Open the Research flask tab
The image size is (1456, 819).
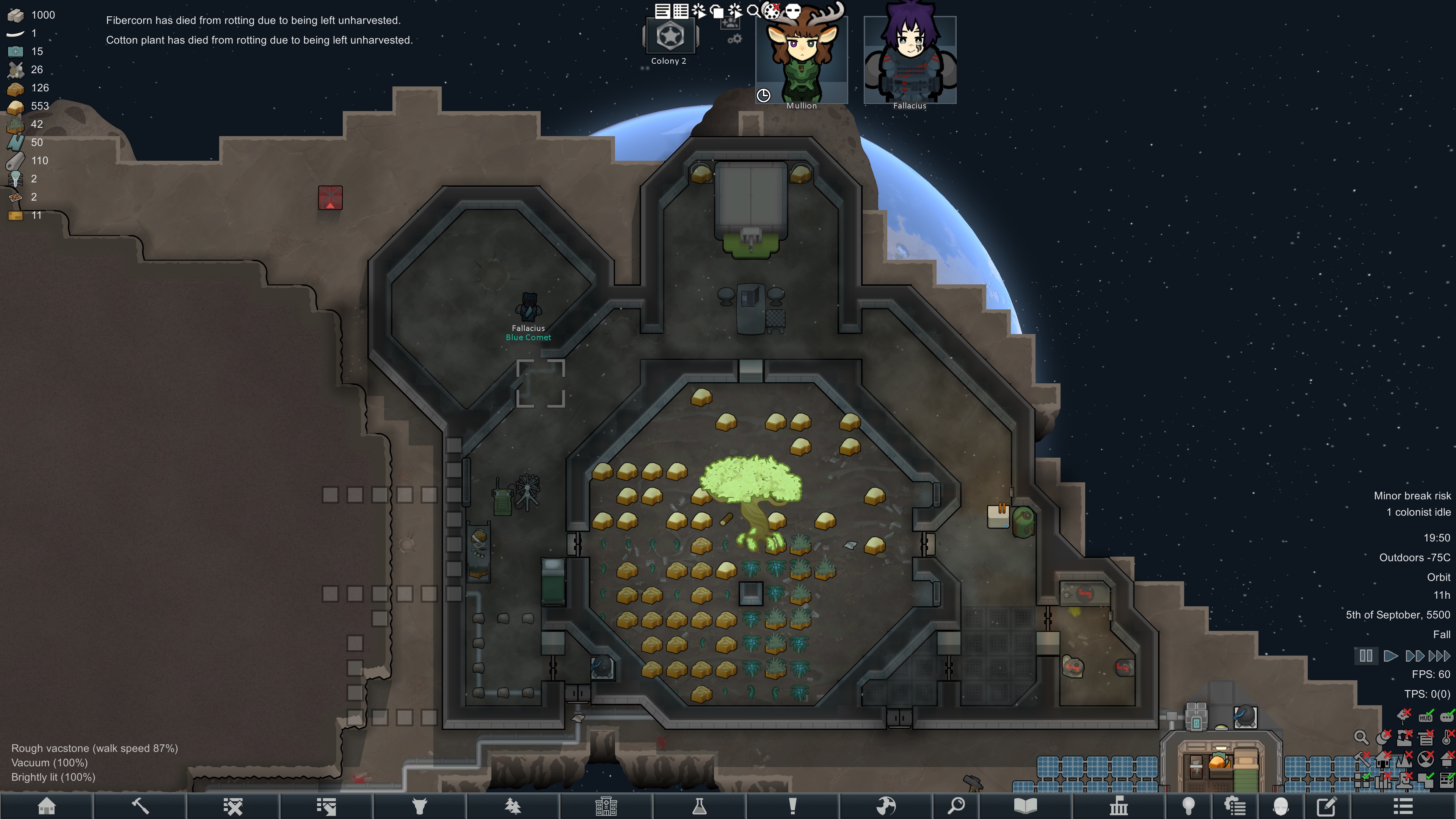point(699,806)
